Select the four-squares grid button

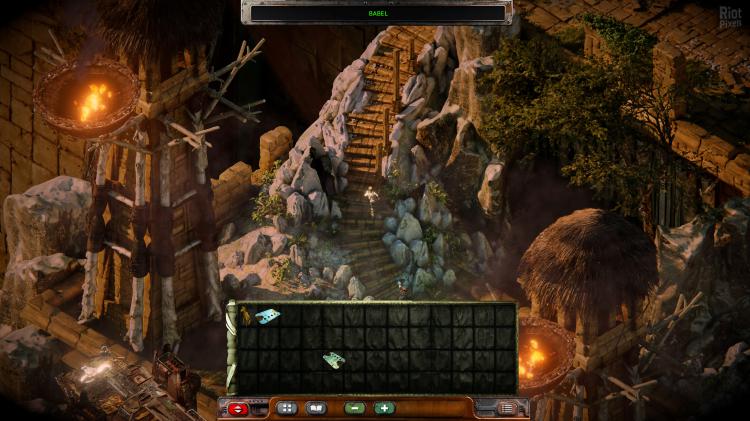click(x=286, y=408)
